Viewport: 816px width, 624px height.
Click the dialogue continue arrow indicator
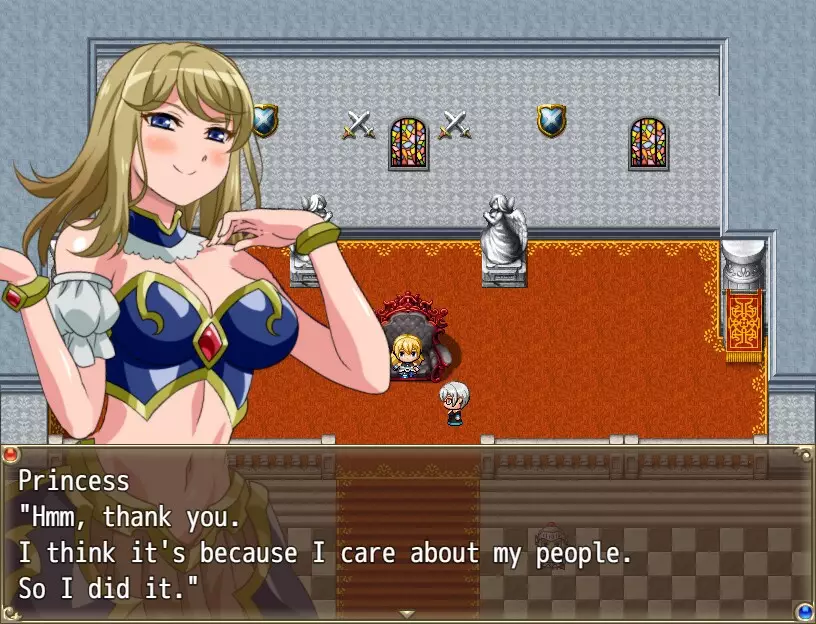pyautogui.click(x=407, y=613)
